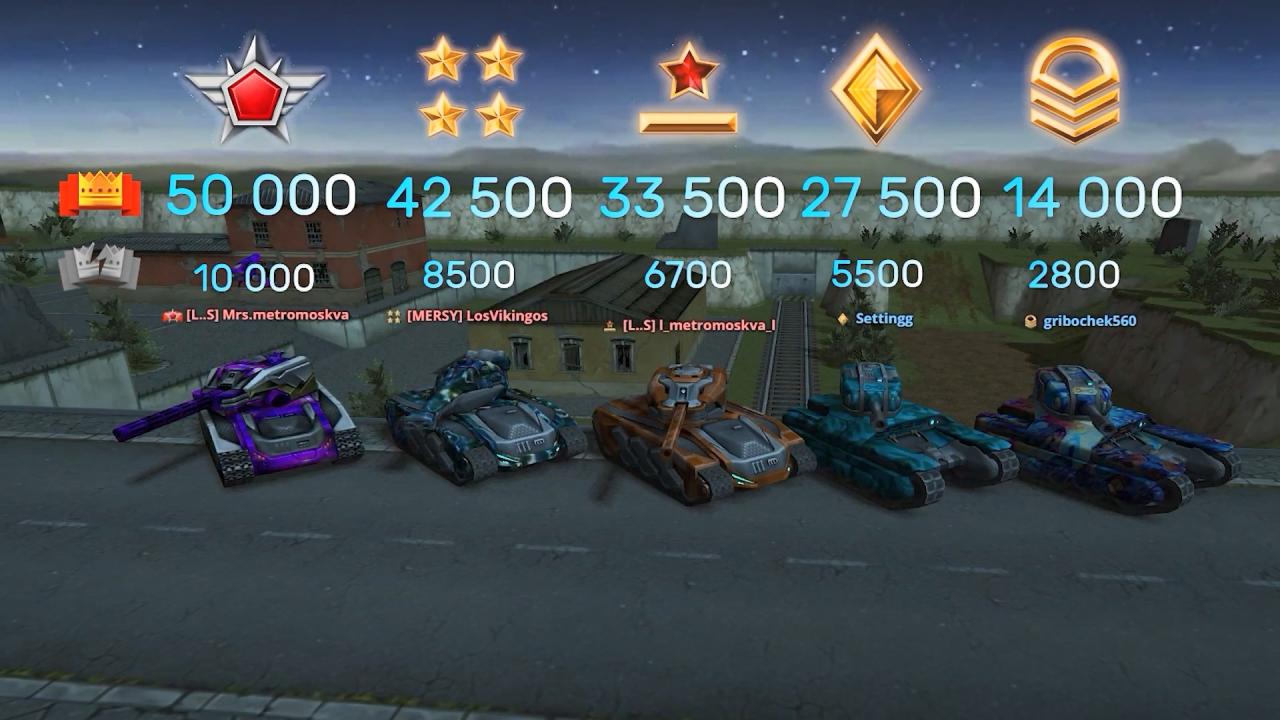
Task: Select the gold diamond rank badge
Action: pos(876,87)
